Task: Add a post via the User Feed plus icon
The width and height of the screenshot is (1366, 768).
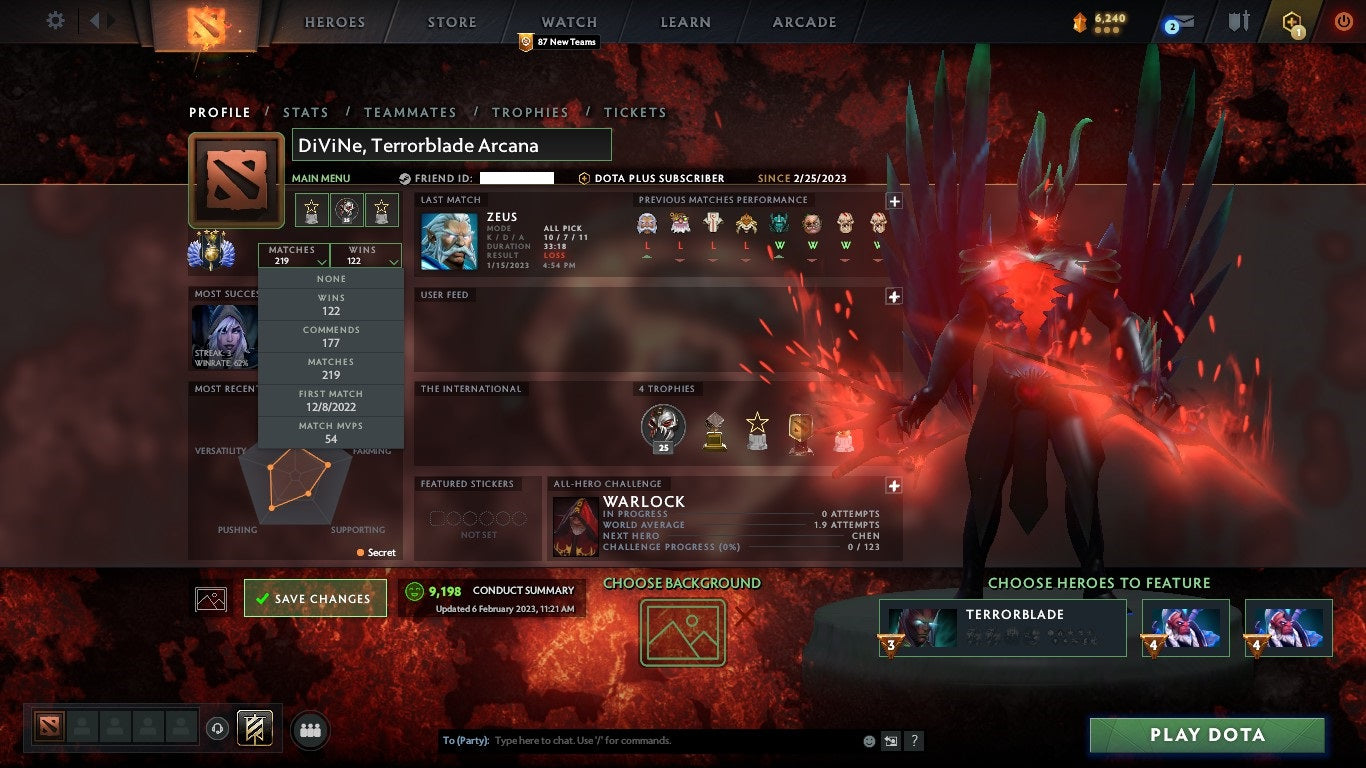Action: (893, 295)
